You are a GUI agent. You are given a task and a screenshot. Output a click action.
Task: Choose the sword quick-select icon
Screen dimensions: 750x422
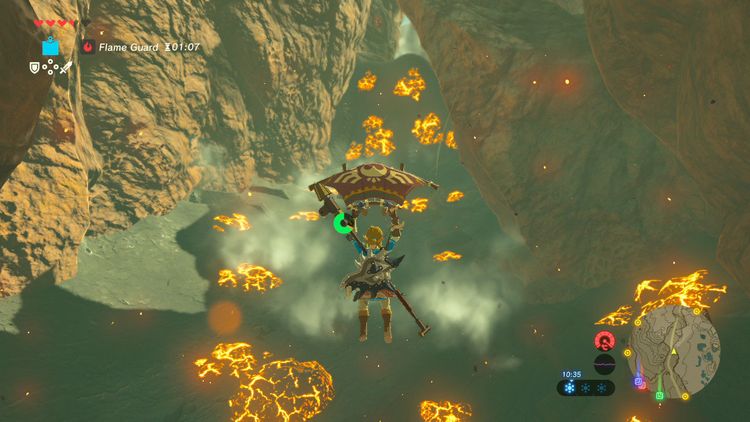point(67,68)
